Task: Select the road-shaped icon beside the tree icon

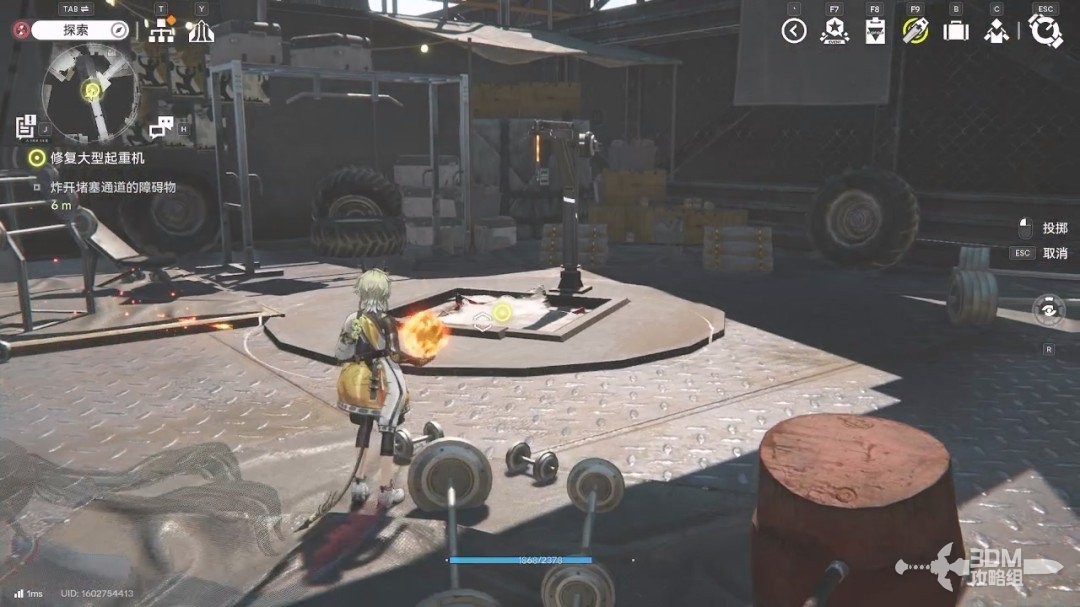Action: [x=201, y=31]
